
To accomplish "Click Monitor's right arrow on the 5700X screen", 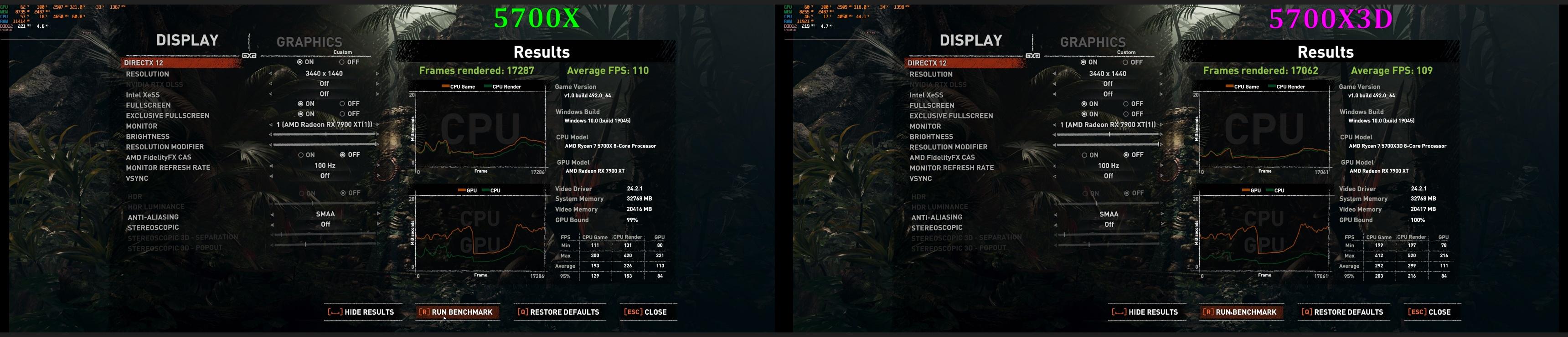I will tap(377, 125).
